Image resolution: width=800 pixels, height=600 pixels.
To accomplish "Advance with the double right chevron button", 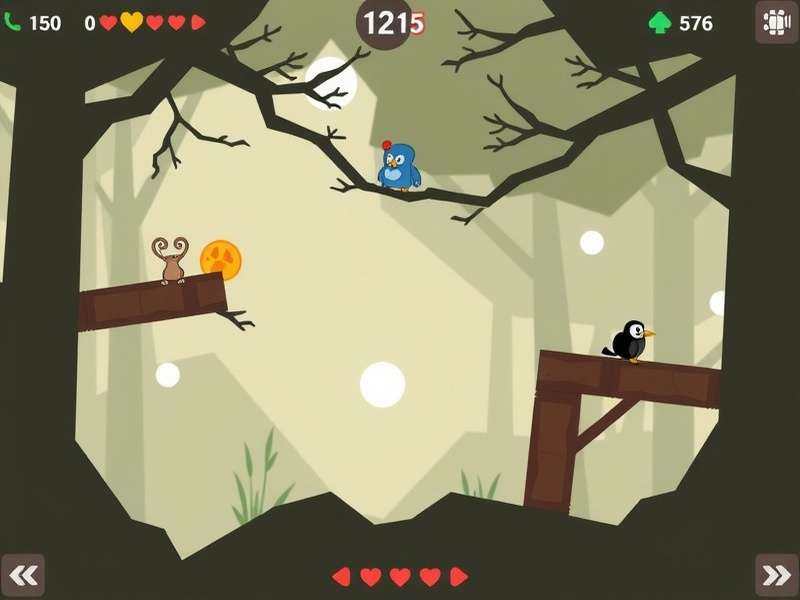I will pyautogui.click(x=776, y=575).
